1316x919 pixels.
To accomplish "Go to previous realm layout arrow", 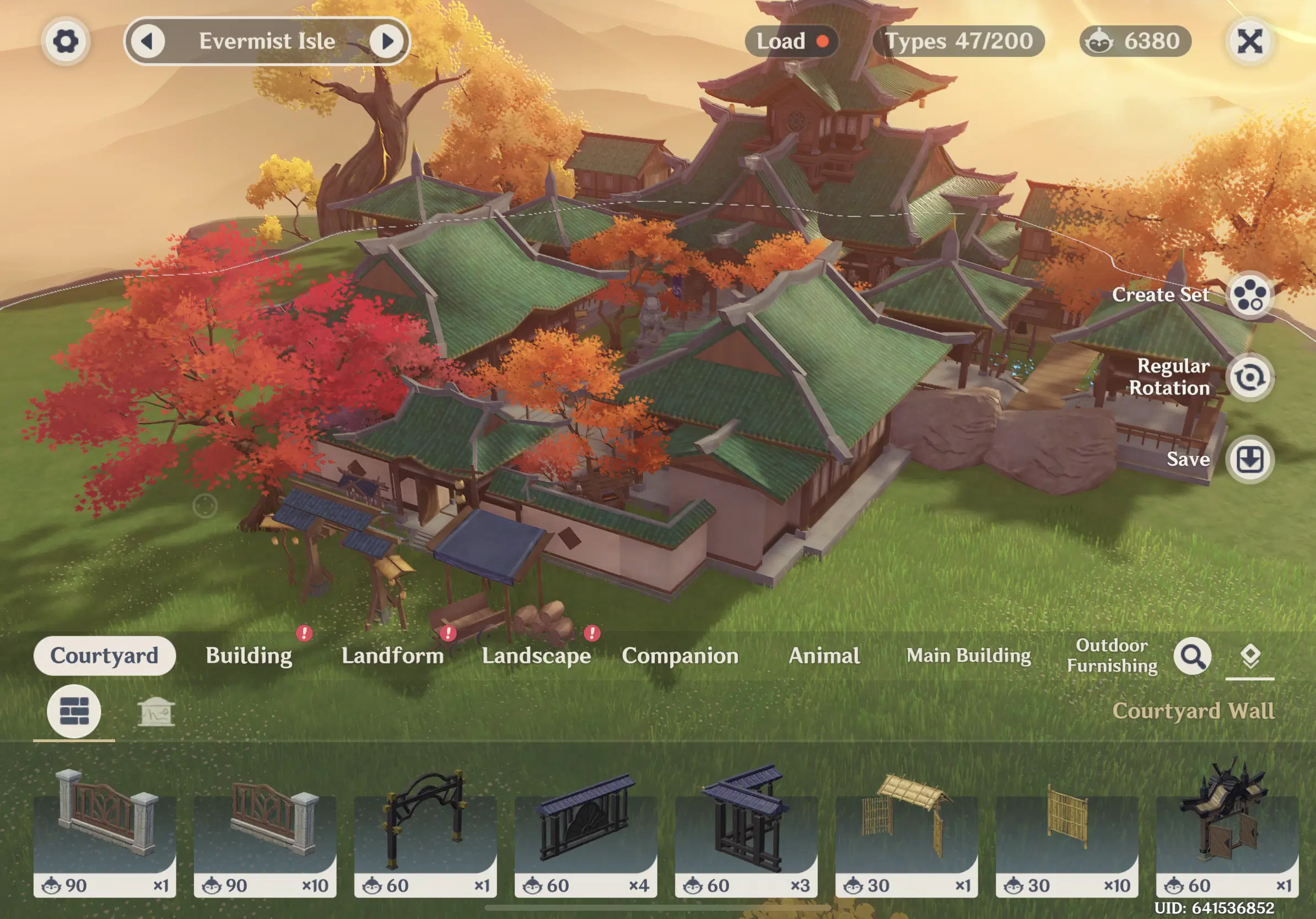I will coord(148,41).
